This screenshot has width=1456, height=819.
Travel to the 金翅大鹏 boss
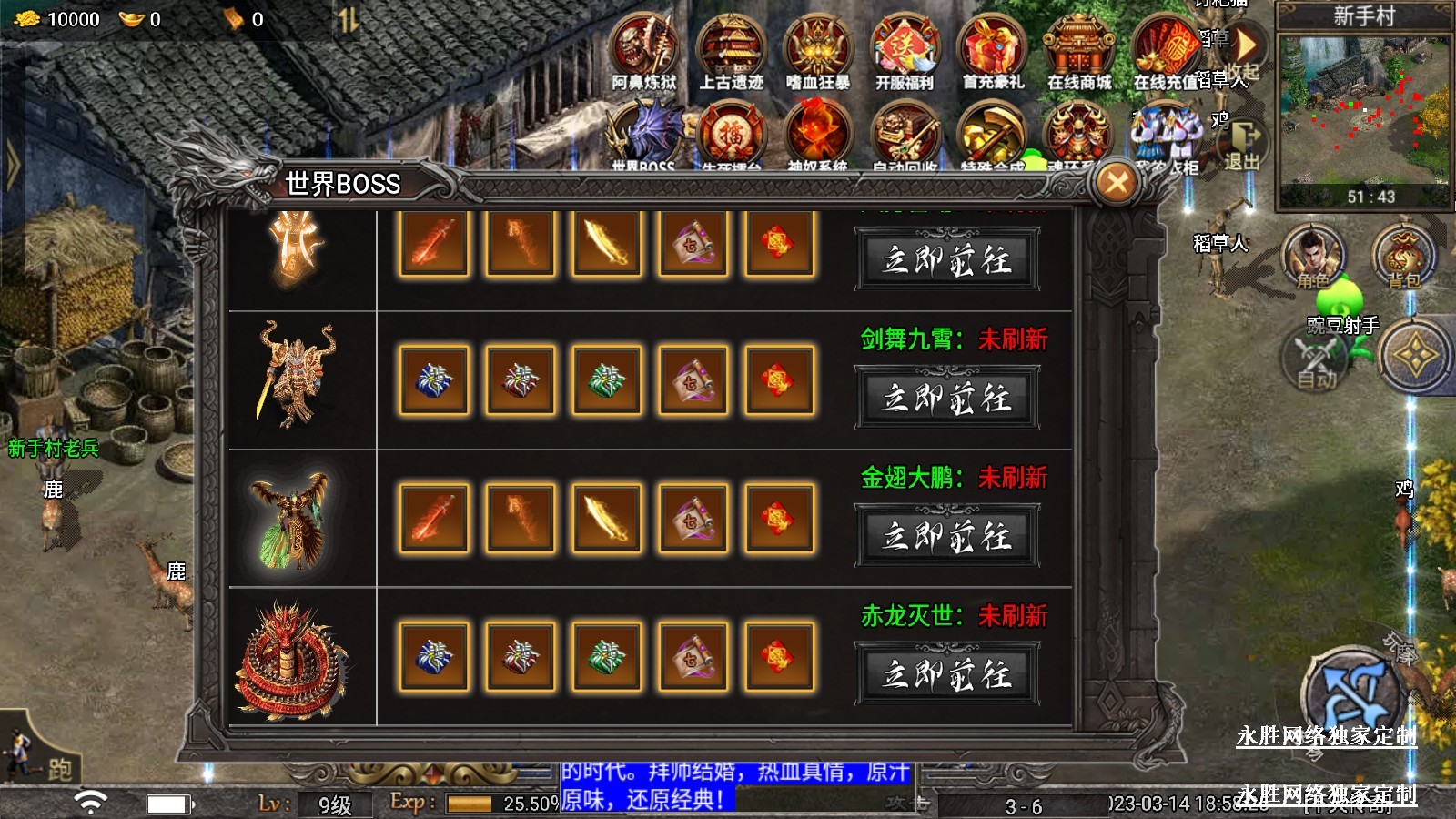(x=946, y=536)
